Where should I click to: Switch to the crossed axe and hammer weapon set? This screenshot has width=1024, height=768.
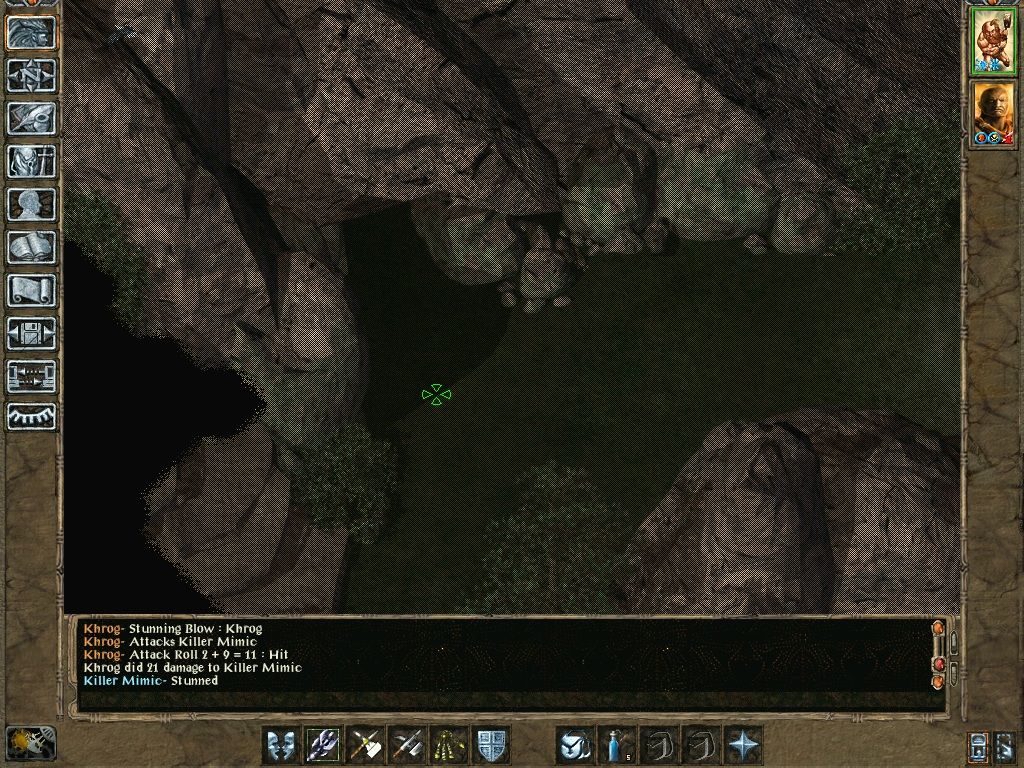(365, 745)
